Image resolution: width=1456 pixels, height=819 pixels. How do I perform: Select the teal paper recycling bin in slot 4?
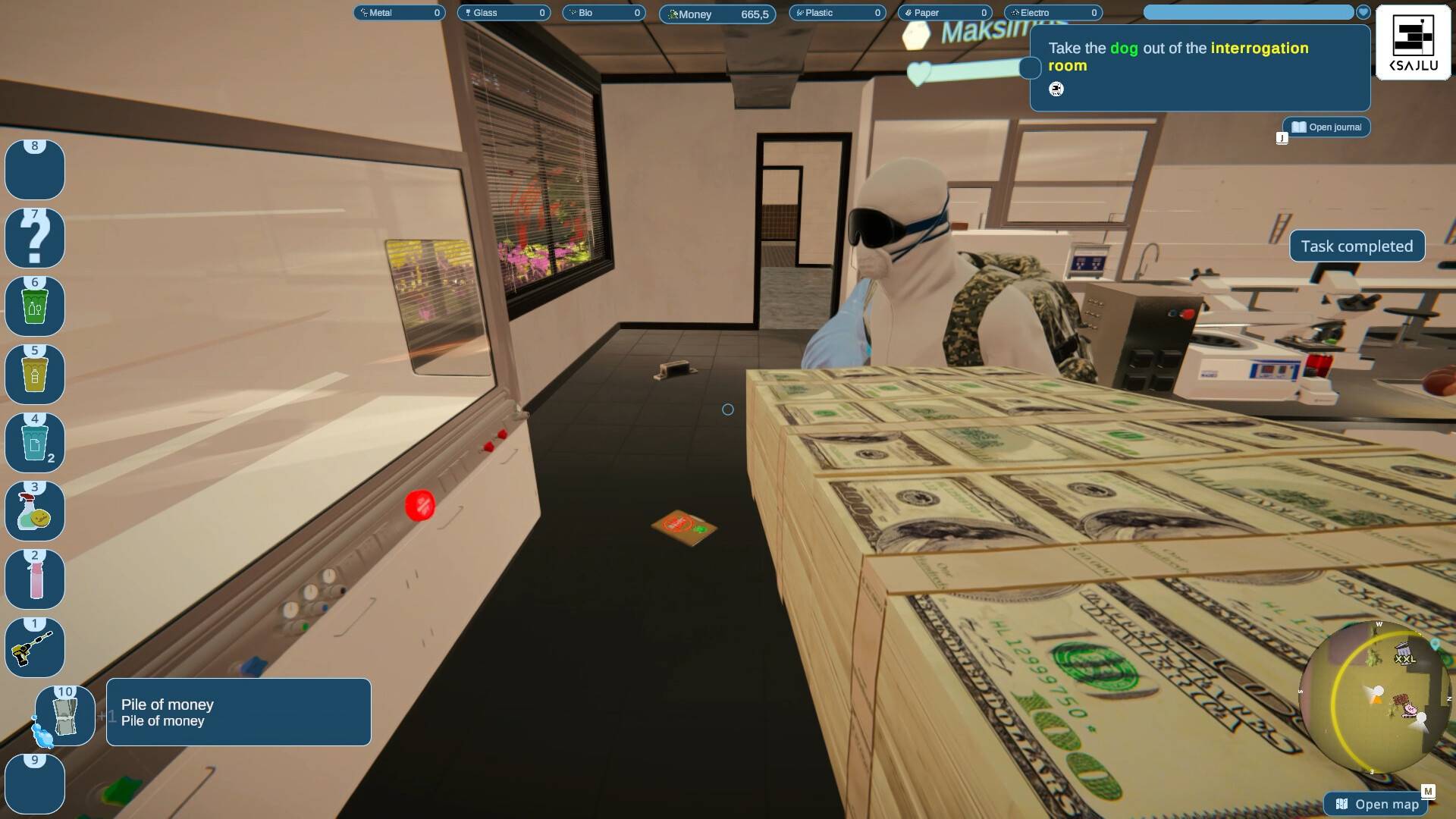(35, 442)
